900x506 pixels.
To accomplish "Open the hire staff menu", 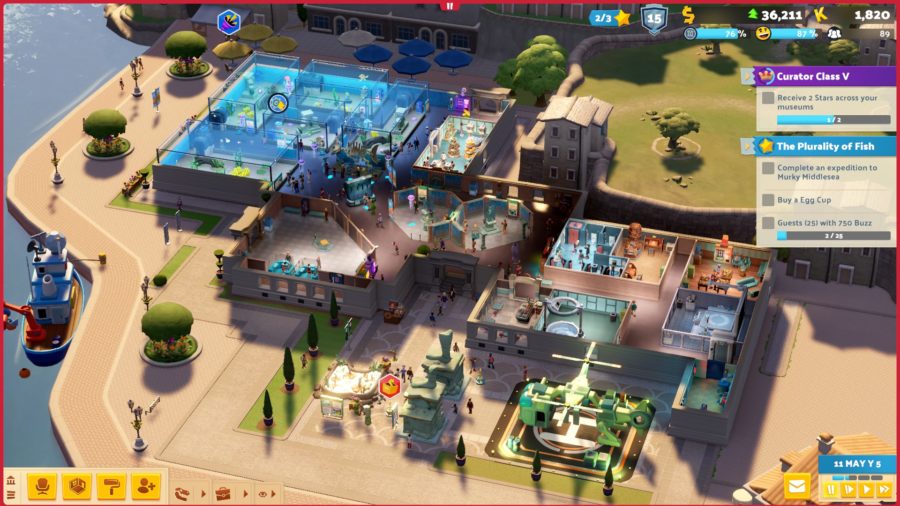I will (146, 486).
